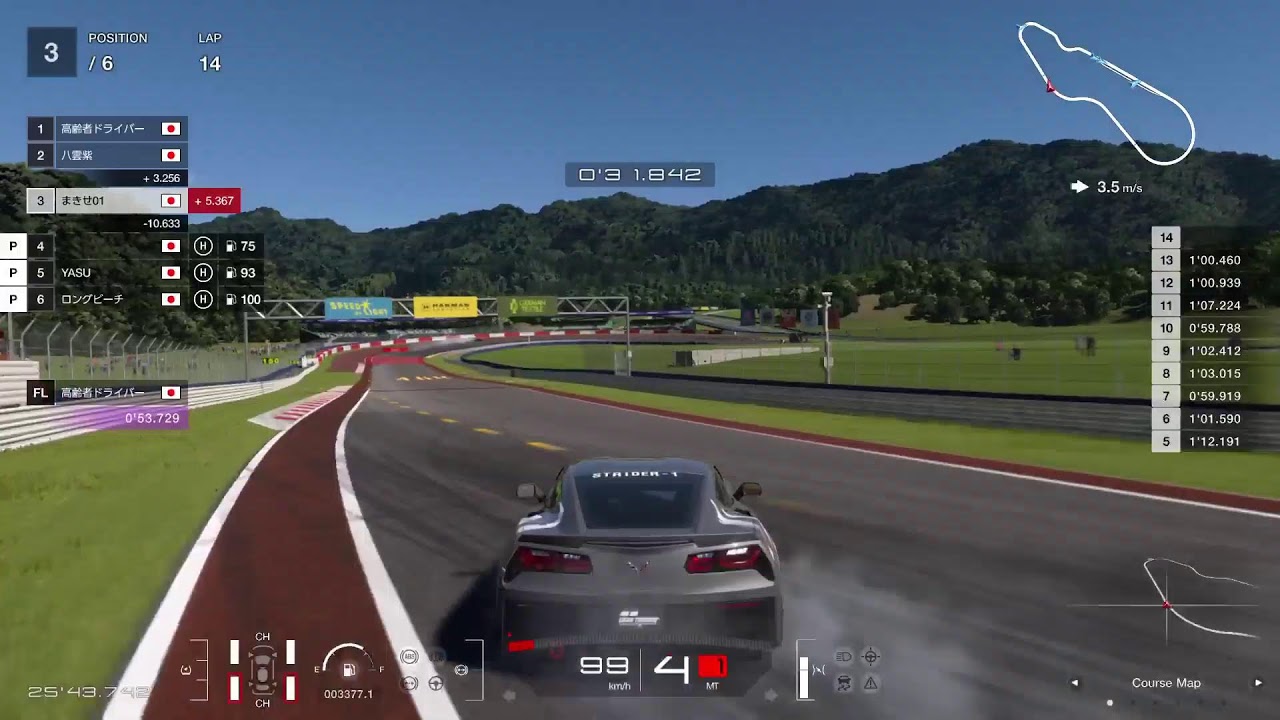Click the Course Map right arrow
1280x720 pixels.
point(1258,683)
